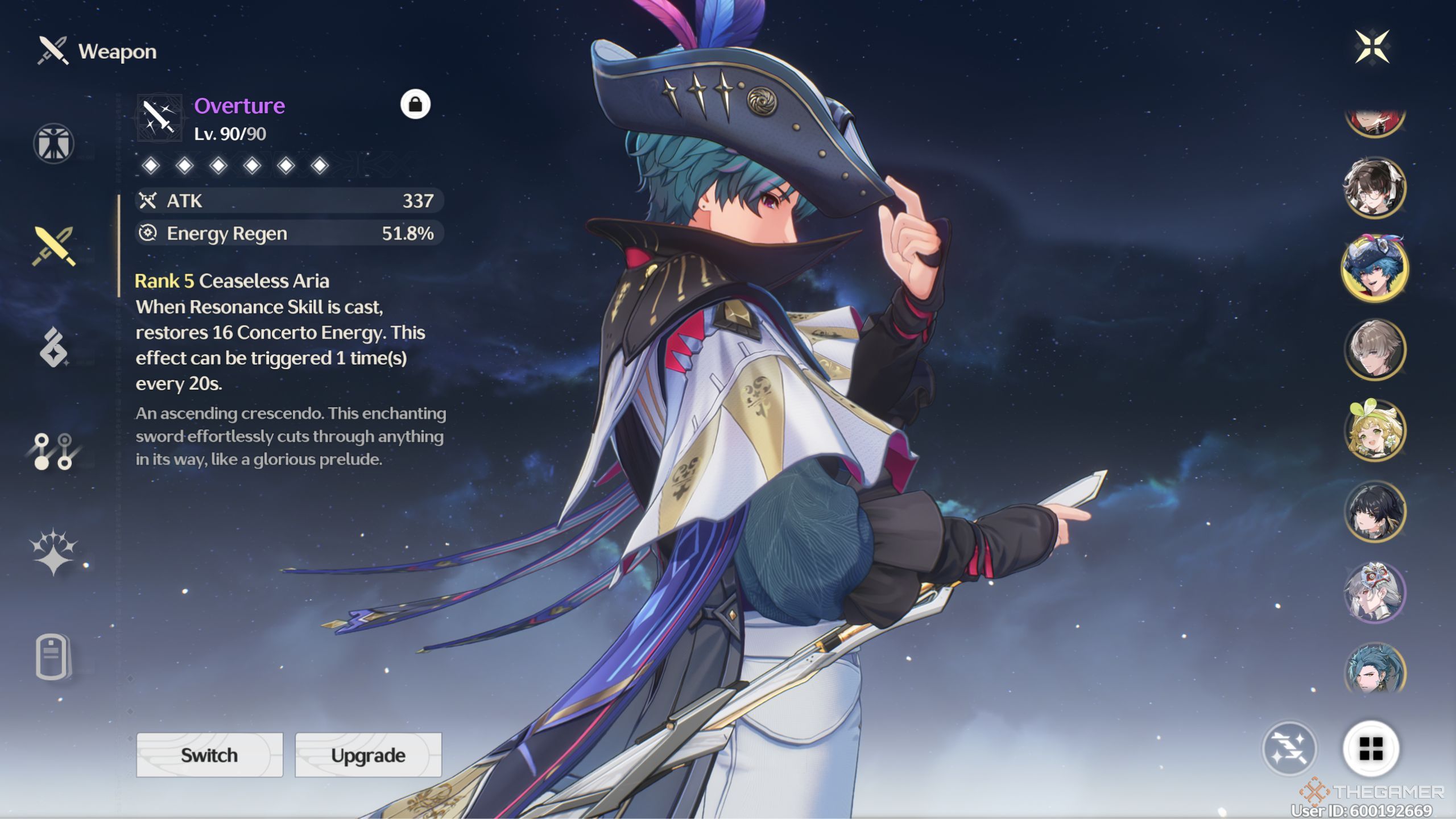Screen dimensions: 1456x819
Task: Toggle the weapon lock padlock beside Overture
Action: click(415, 104)
